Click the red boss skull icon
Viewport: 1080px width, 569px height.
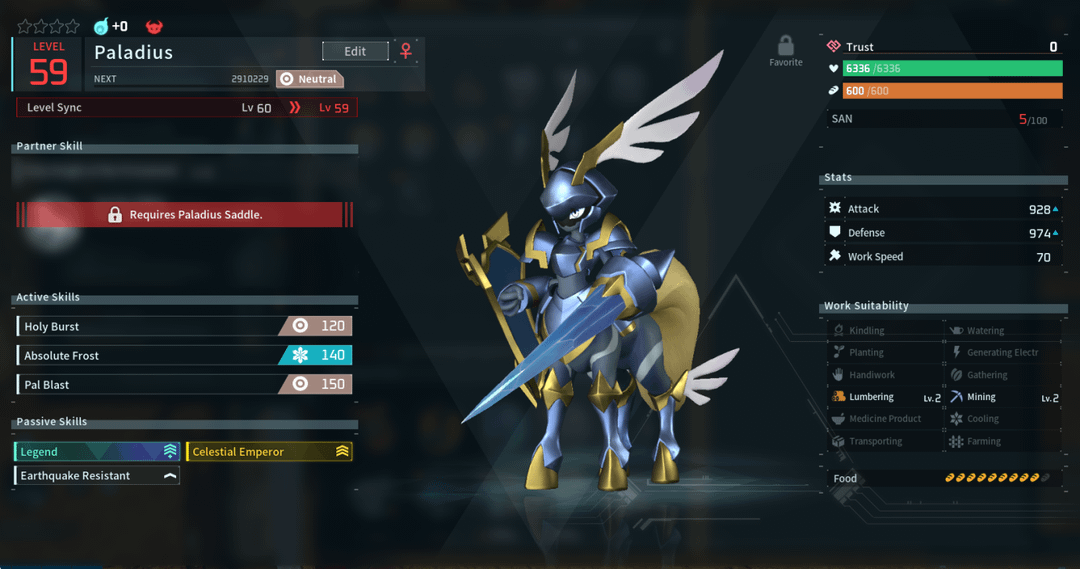point(154,27)
